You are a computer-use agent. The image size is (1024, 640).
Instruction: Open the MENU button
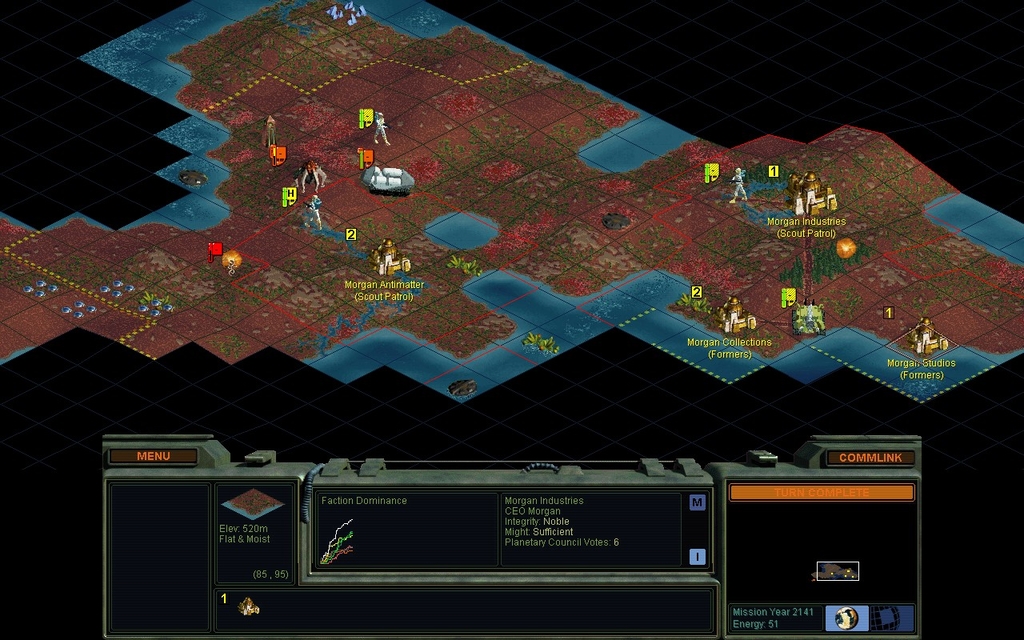tap(153, 457)
